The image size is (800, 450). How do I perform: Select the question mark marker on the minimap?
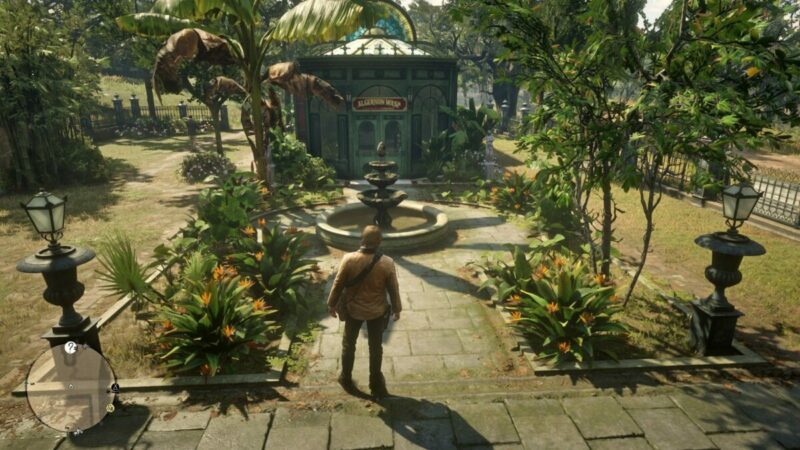(70, 348)
